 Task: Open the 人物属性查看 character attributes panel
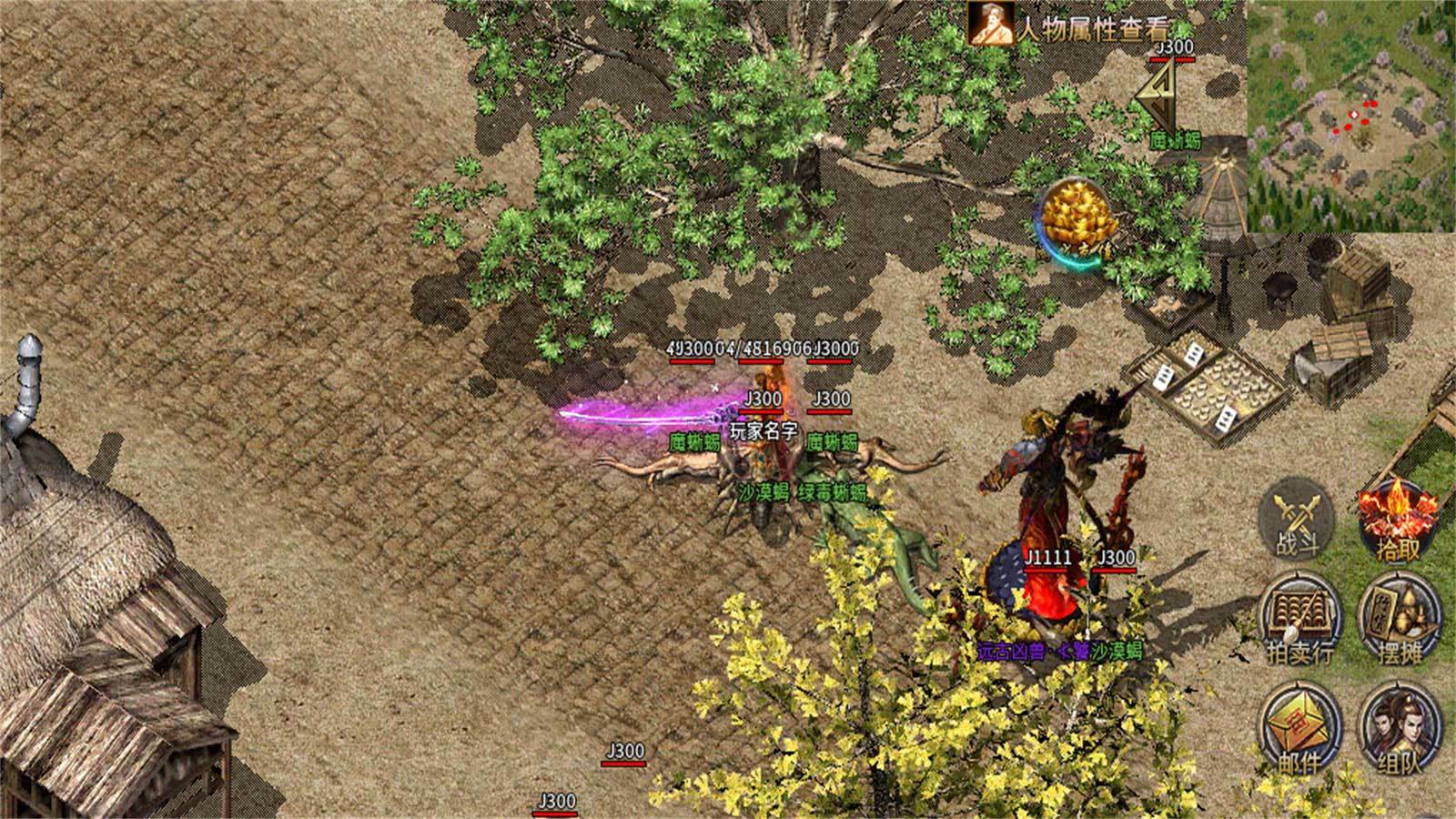(1074, 24)
